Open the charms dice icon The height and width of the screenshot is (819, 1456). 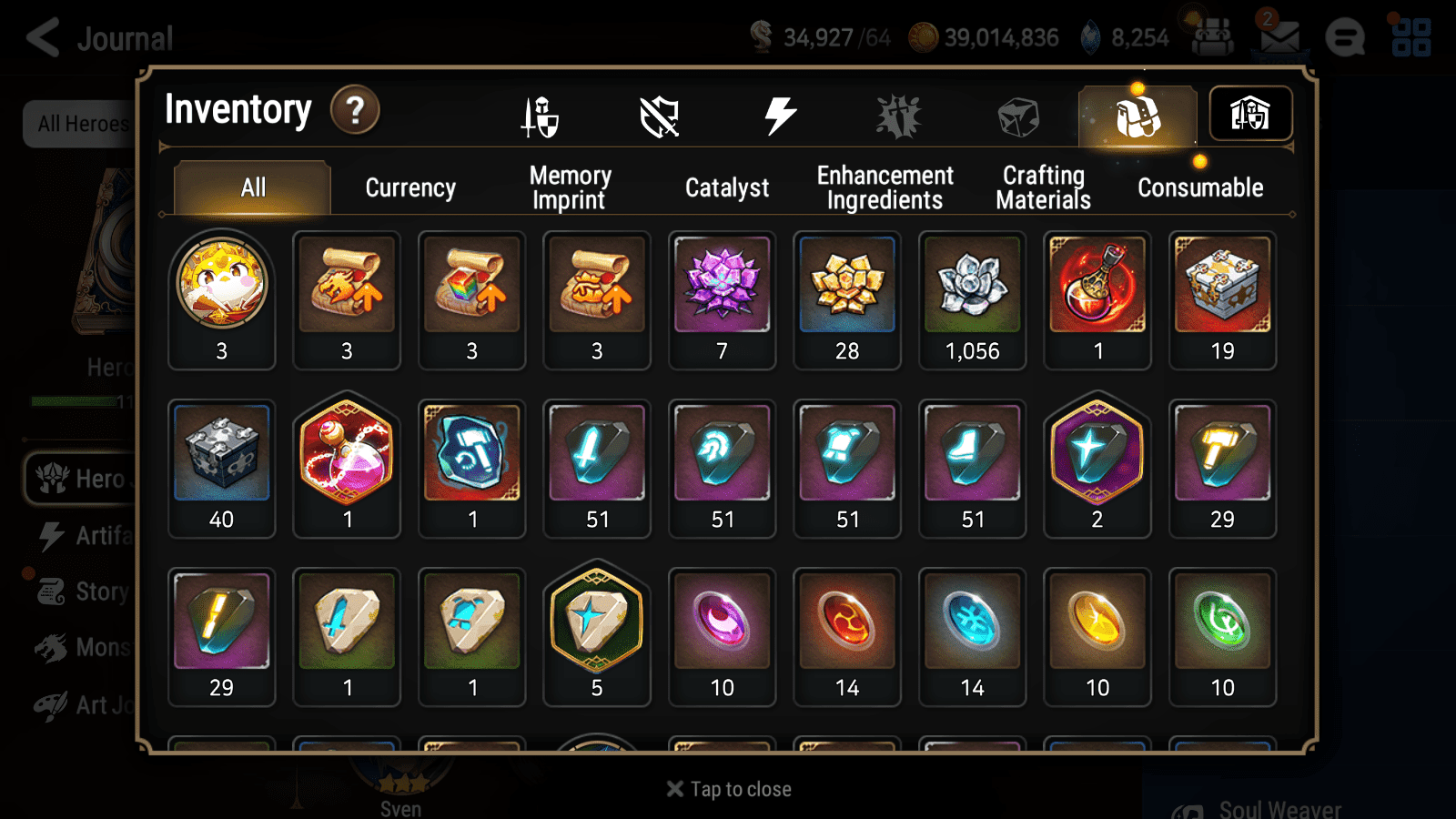pyautogui.click(x=1017, y=115)
